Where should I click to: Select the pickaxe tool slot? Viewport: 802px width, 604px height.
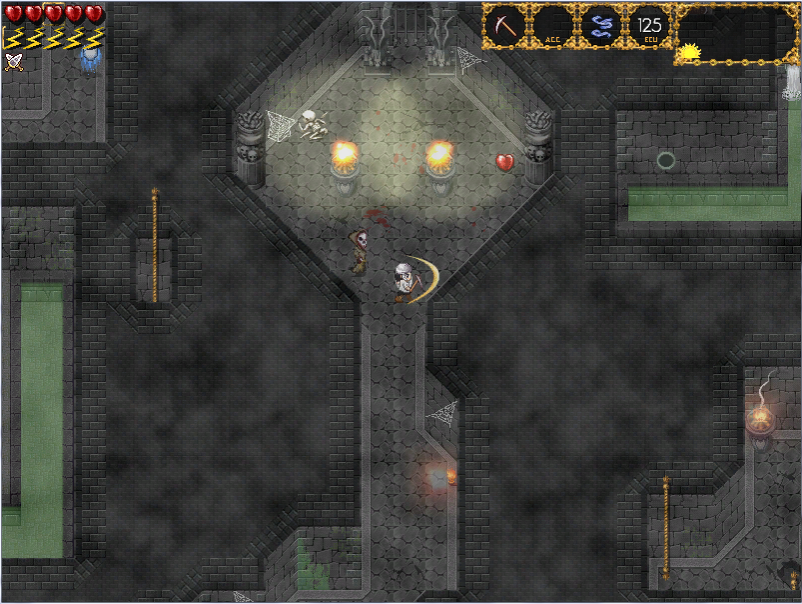tap(505, 26)
